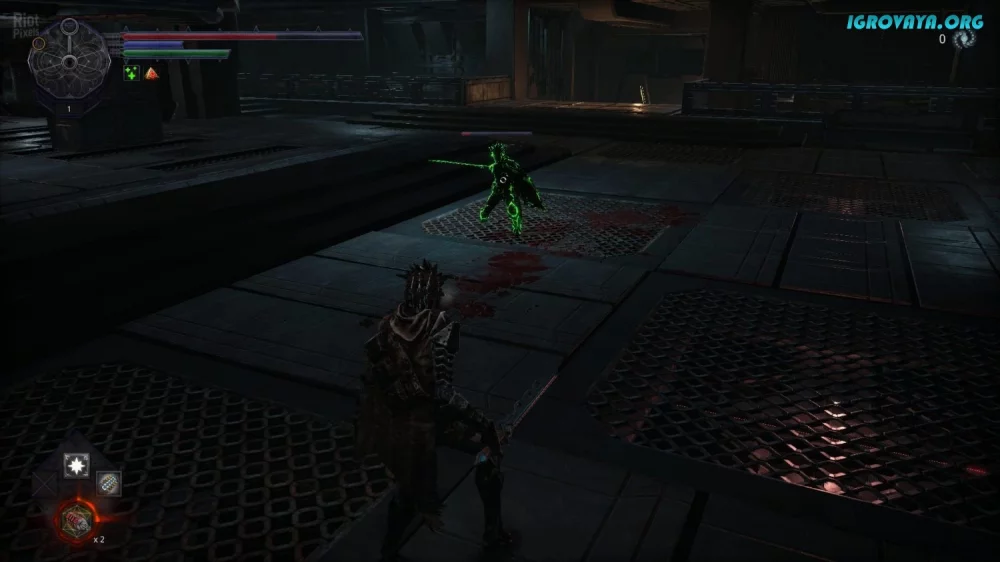Viewport: 1000px width, 562px height.
Task: Select the green sparkles buff icon
Action: point(131,73)
